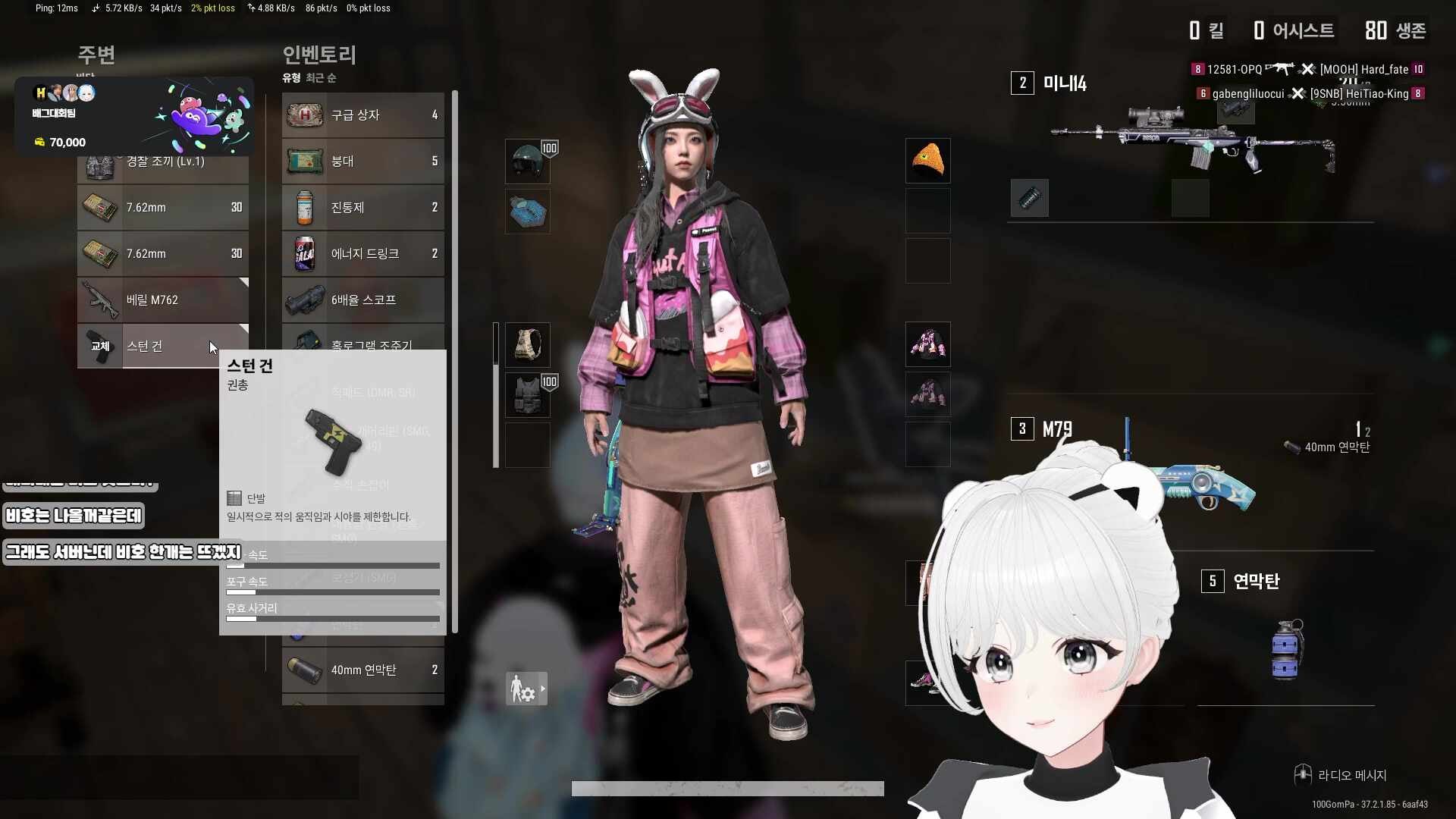Viewport: 1456px width, 819px height.
Task: Select the 40mm 연막탄 ammo row in inventory
Action: tap(362, 670)
